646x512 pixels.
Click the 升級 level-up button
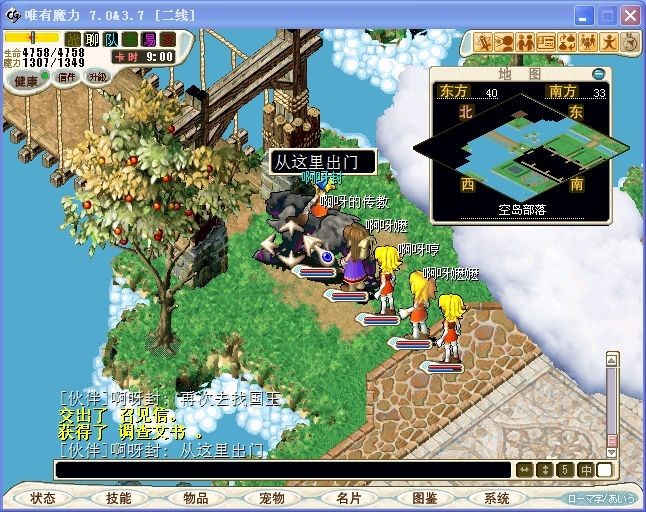click(x=98, y=77)
